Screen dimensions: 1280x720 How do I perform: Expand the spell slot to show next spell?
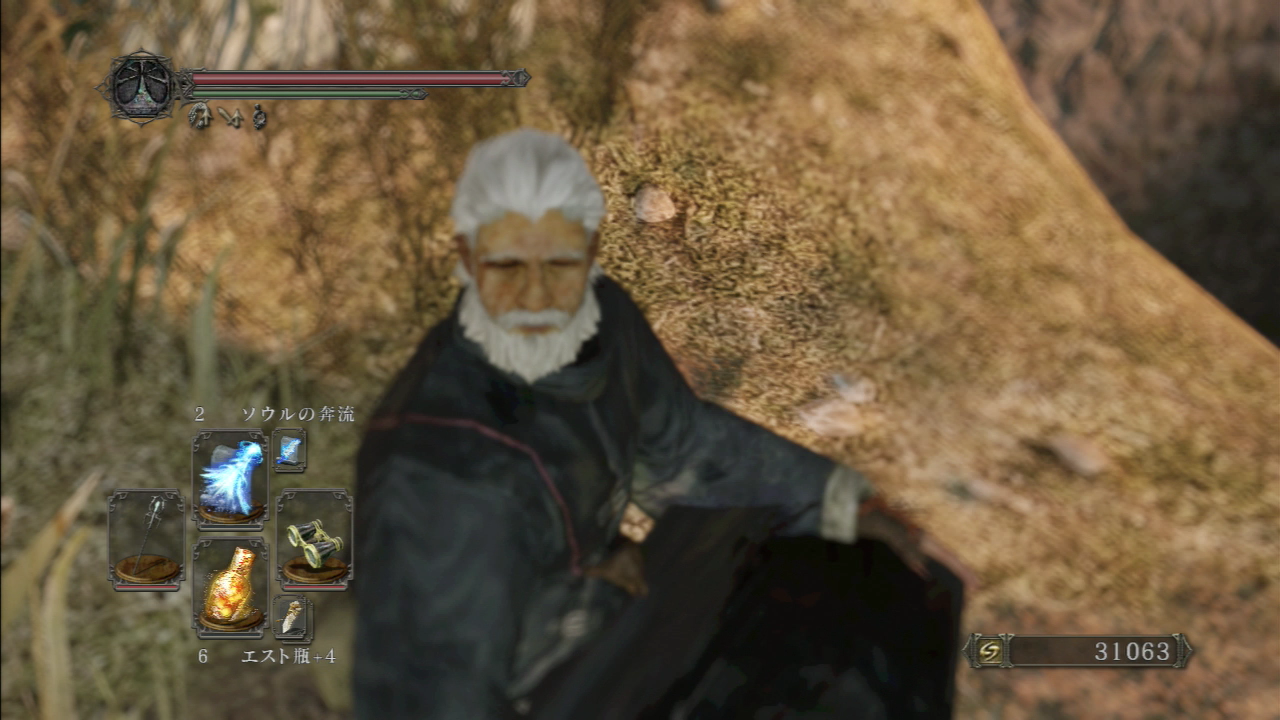[x=291, y=452]
